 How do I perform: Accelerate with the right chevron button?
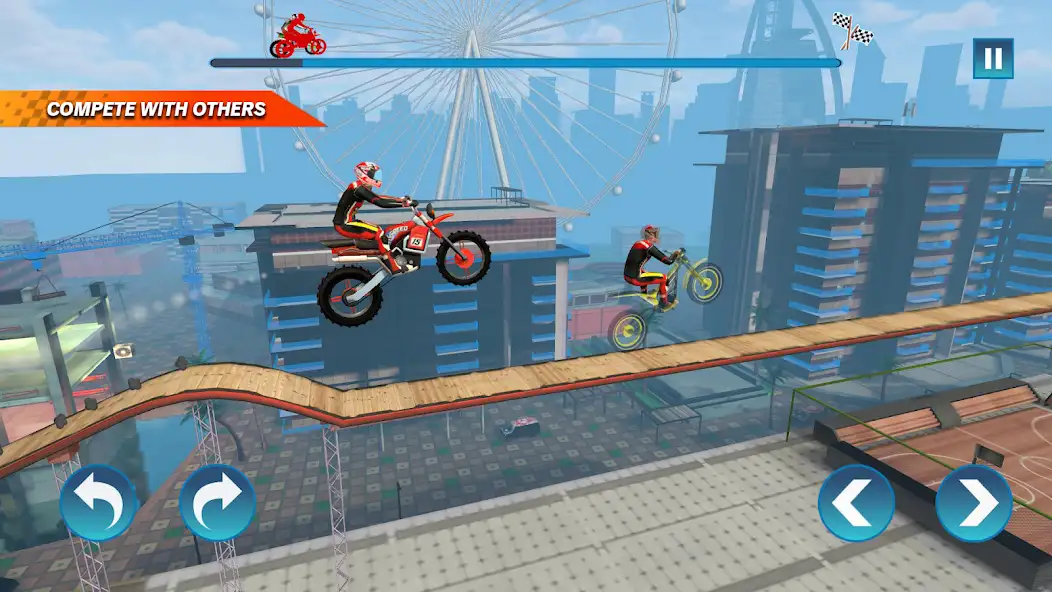[x=974, y=503]
